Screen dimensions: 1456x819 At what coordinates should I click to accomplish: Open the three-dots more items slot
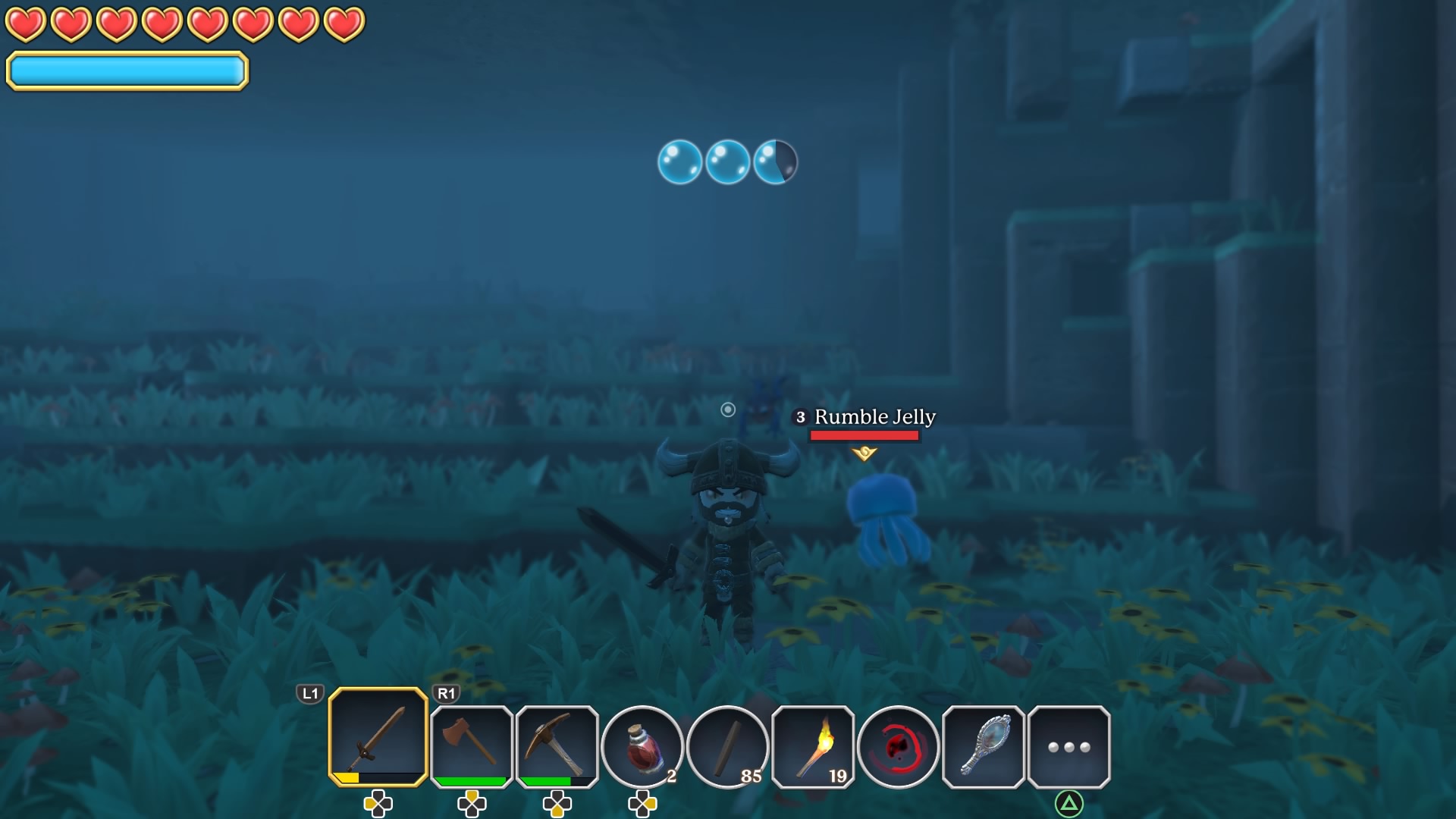[x=1068, y=747]
